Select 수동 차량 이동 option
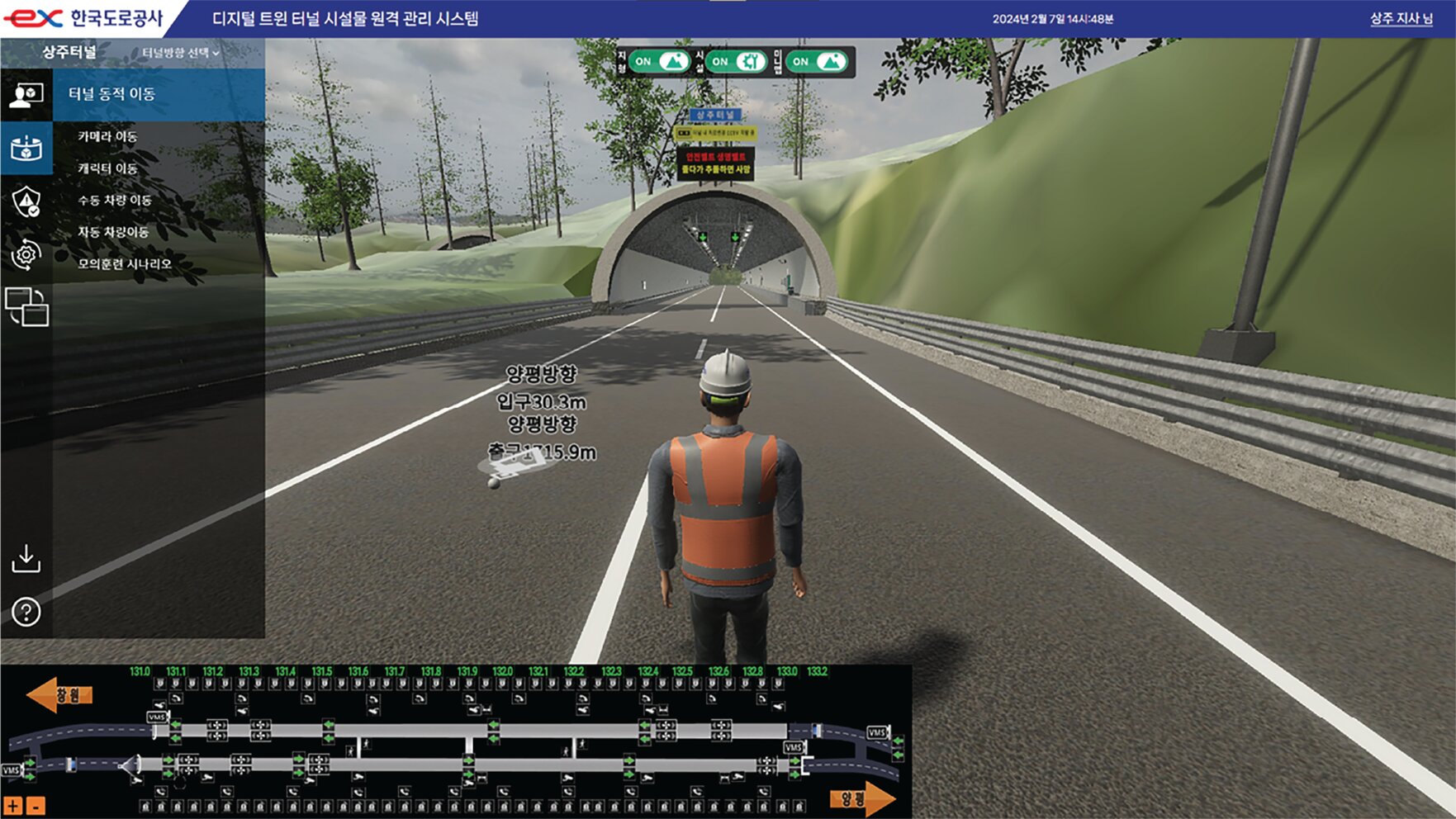 (115, 200)
